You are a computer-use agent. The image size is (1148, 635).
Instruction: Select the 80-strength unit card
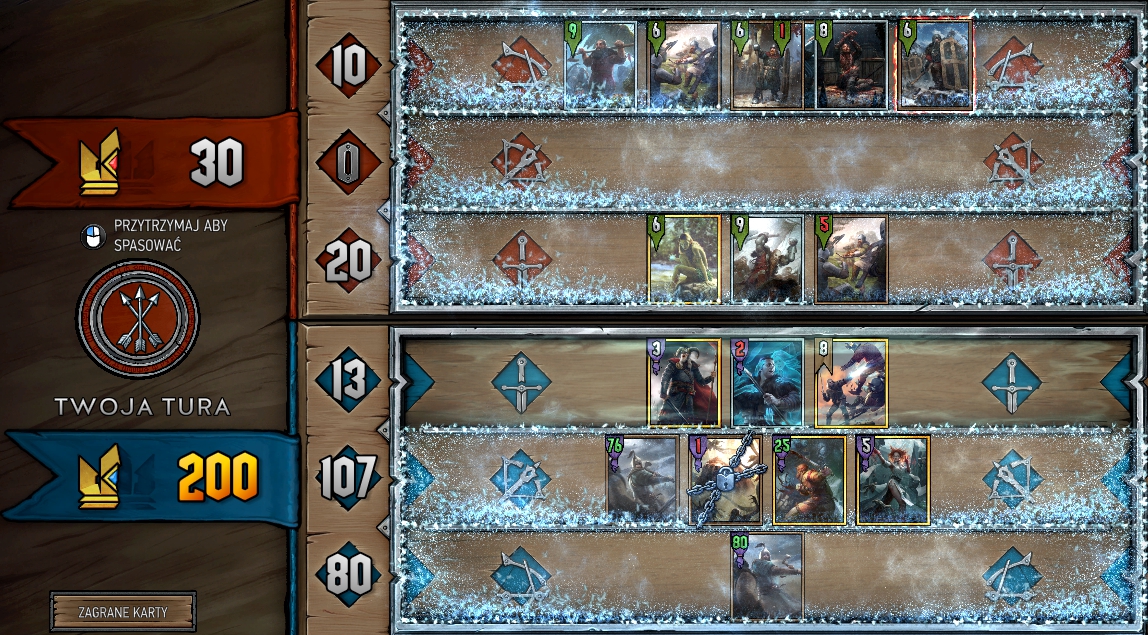(x=767, y=576)
